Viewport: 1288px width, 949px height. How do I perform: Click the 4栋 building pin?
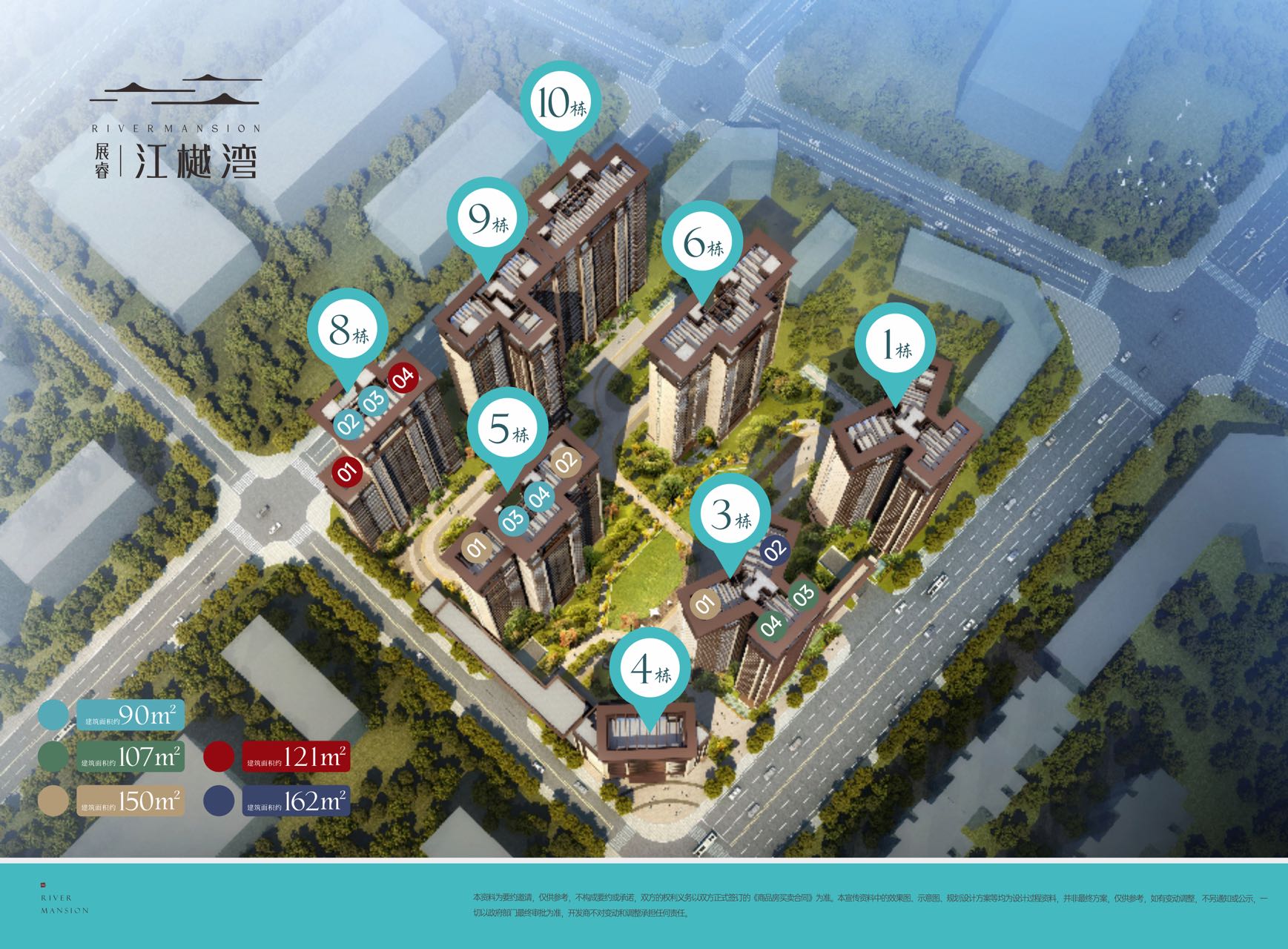pos(650,669)
